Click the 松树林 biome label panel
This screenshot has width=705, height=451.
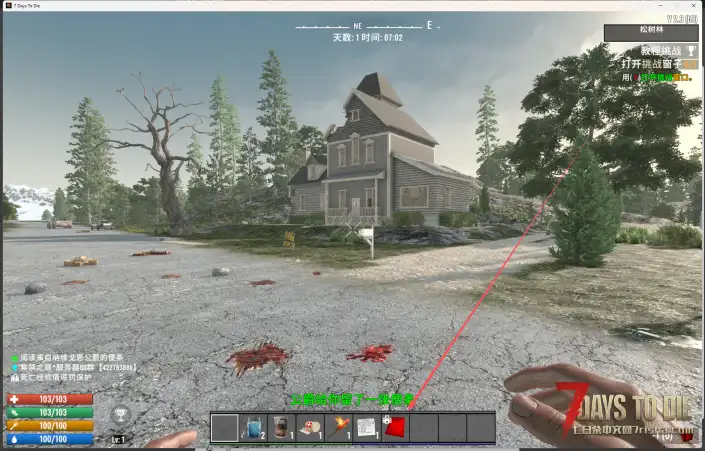pyautogui.click(x=651, y=32)
